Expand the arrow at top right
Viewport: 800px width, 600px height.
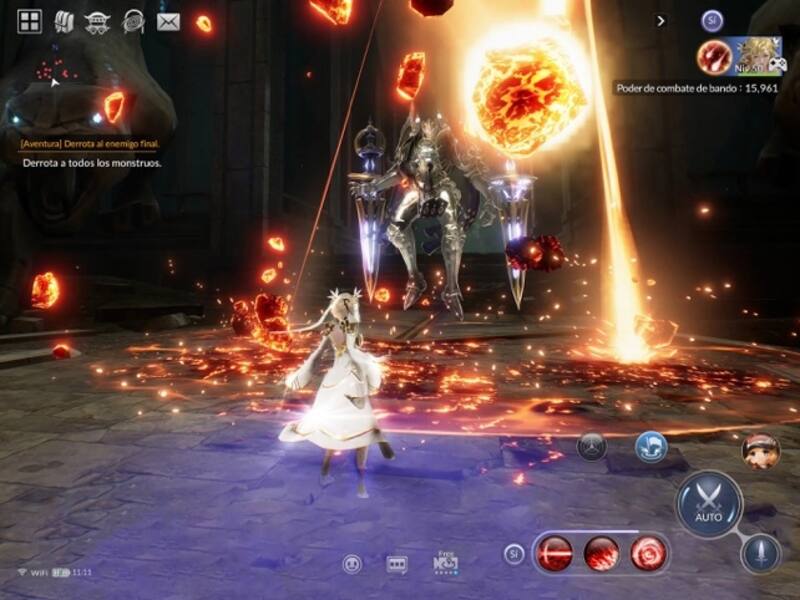pos(661,20)
